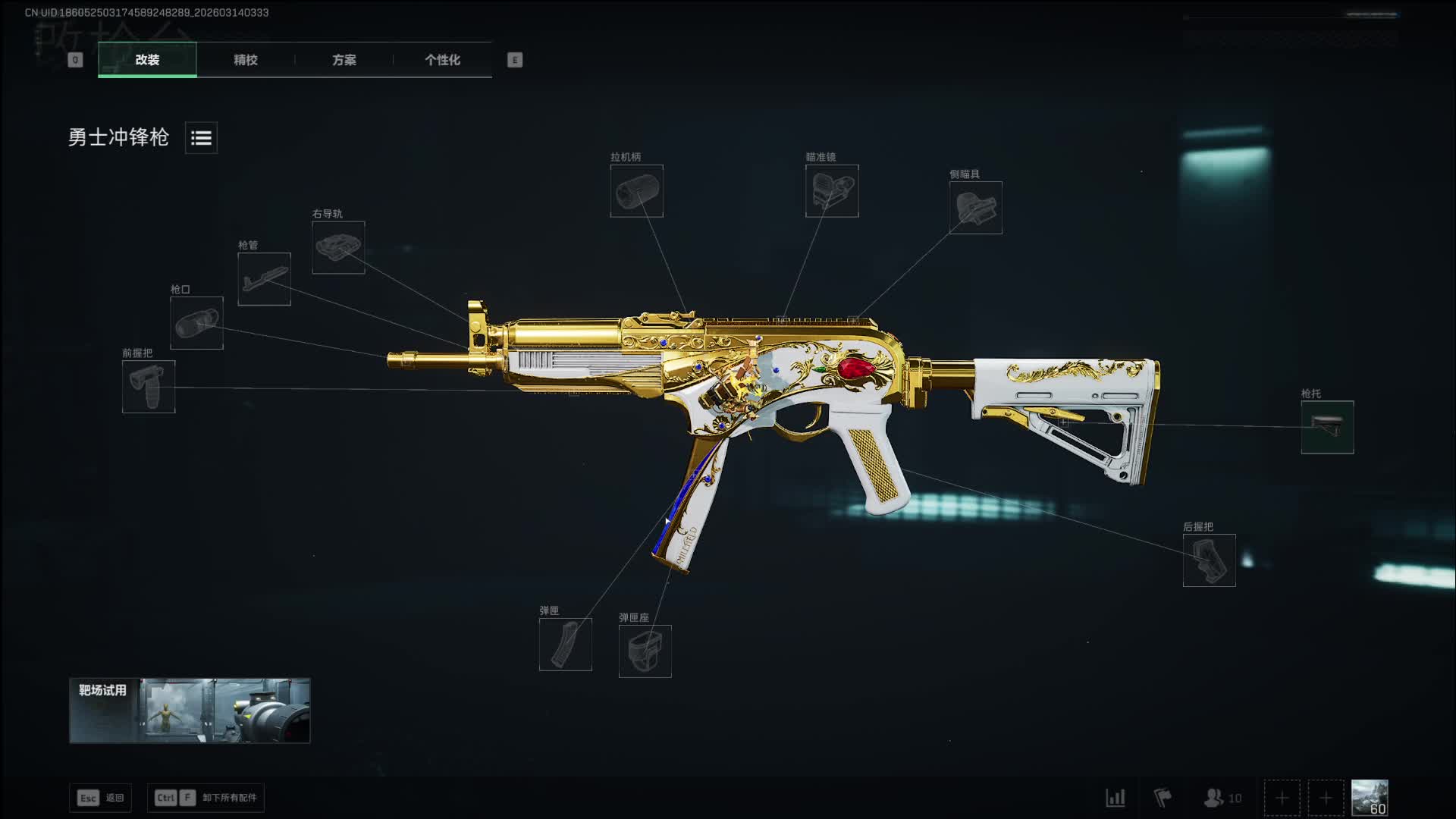Select the 后握把 rear grip slot
This screenshot has width=1456, height=819.
[x=1209, y=560]
